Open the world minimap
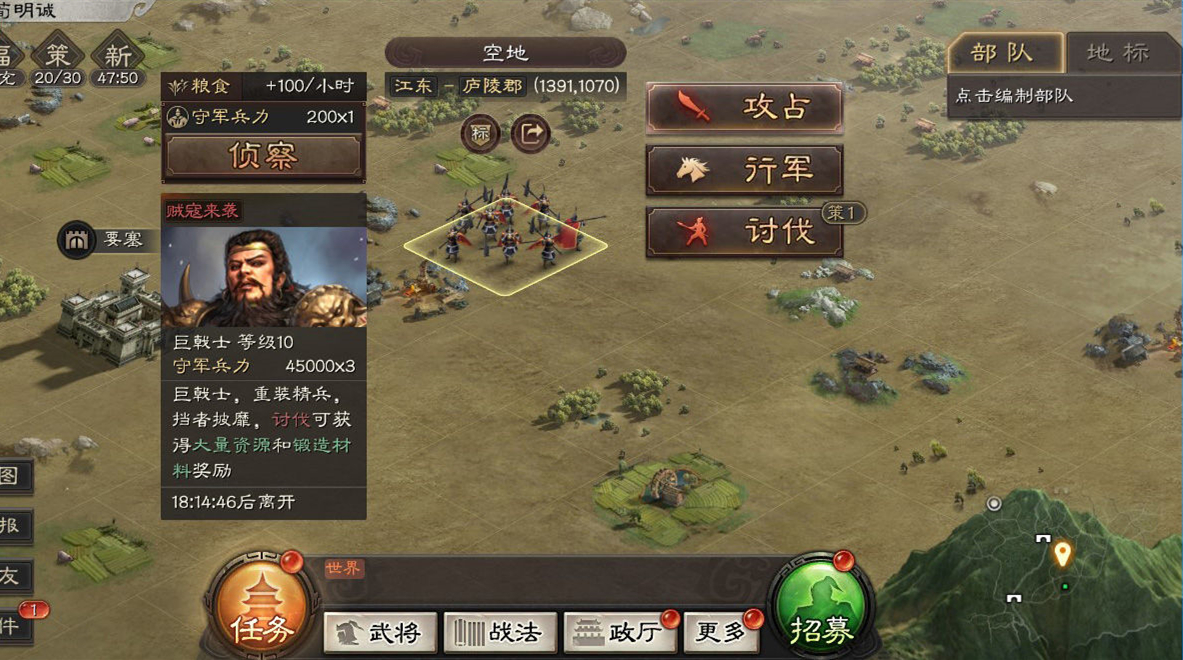 click(x=1040, y=575)
